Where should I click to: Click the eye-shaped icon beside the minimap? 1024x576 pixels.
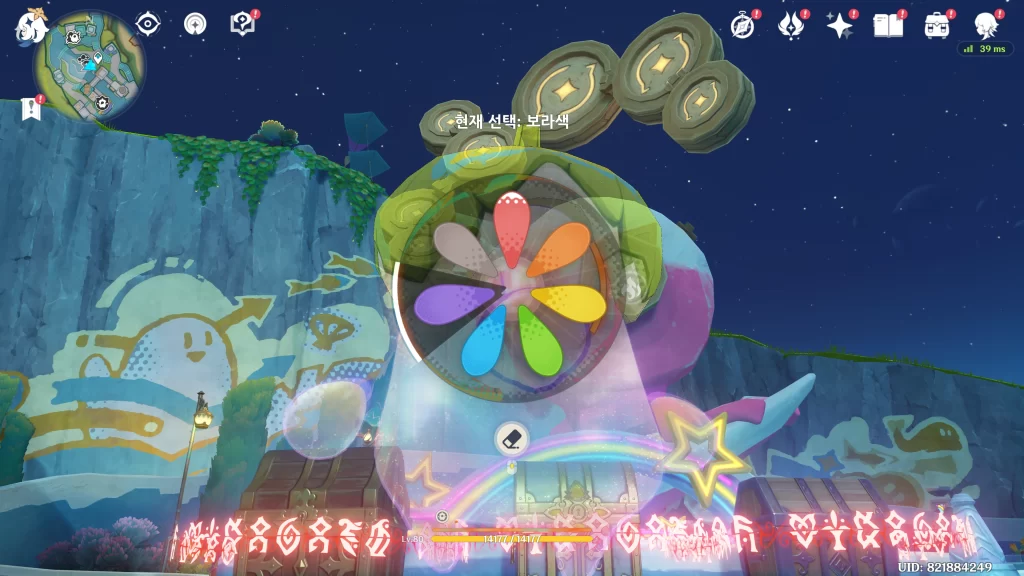pyautogui.click(x=148, y=24)
